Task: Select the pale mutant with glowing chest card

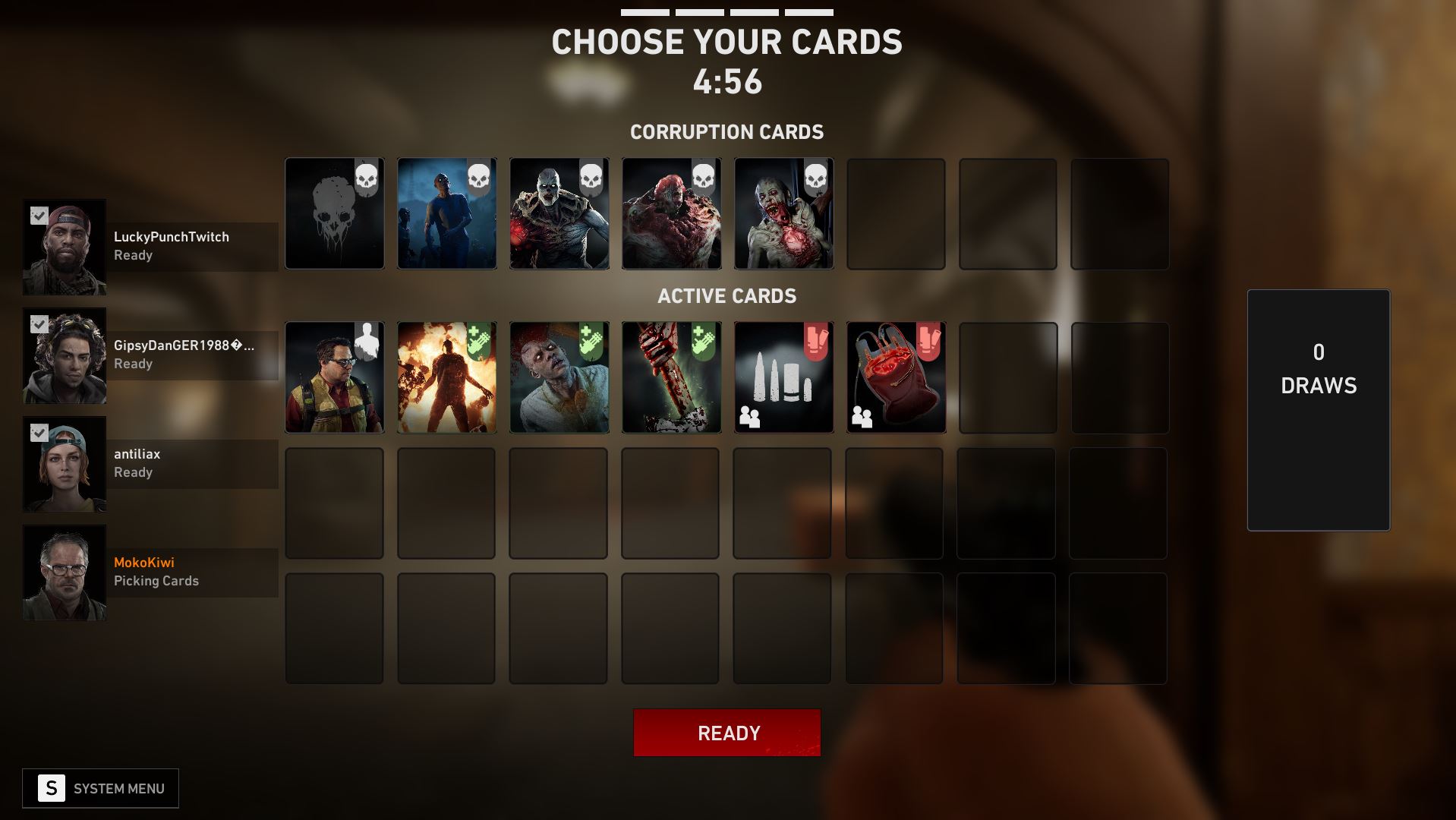Action: 783,213
